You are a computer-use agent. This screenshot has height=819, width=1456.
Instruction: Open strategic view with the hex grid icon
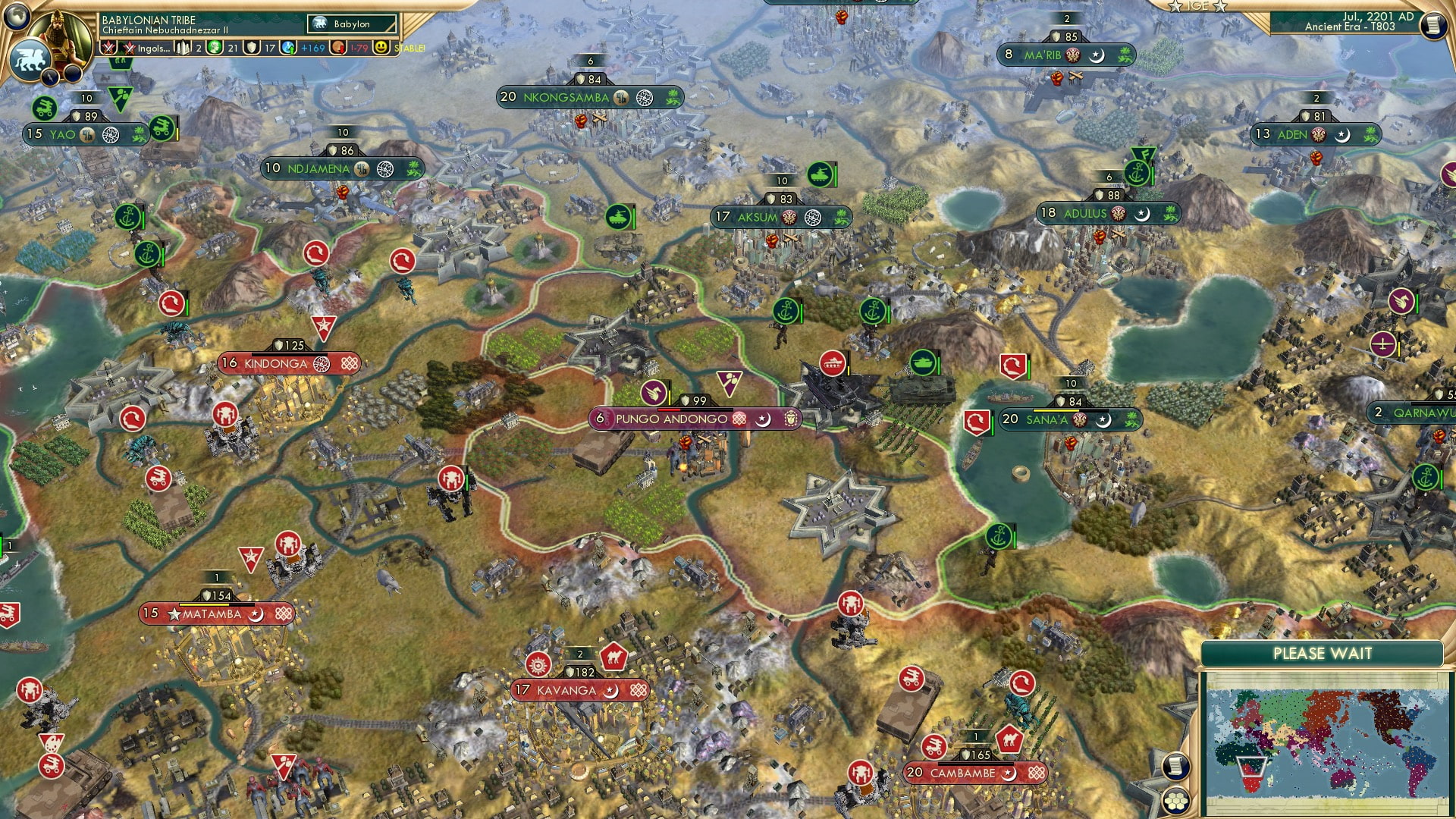pos(1176,800)
